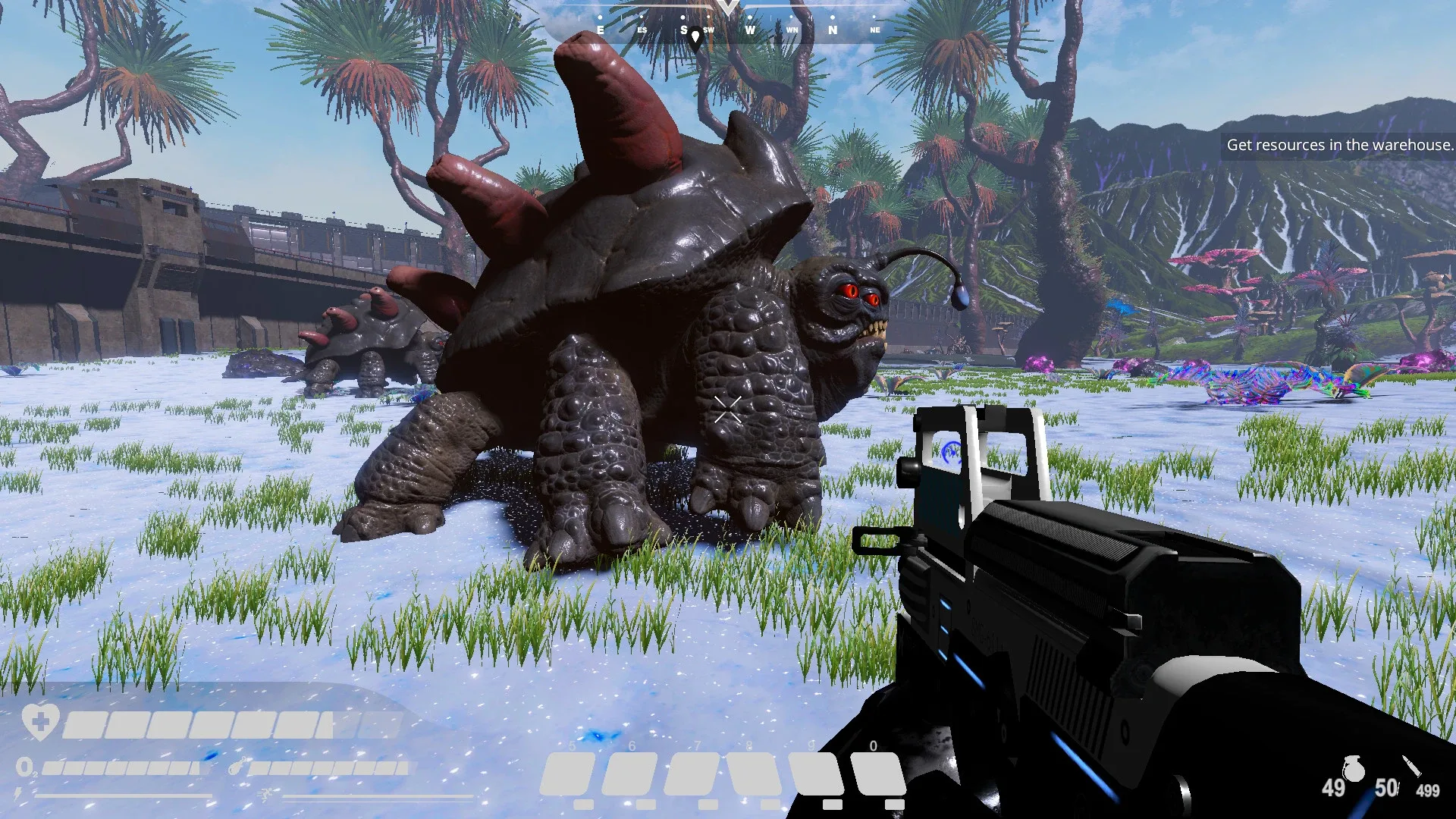Click the O2 oxygen icon
1456x819 pixels.
(27, 767)
